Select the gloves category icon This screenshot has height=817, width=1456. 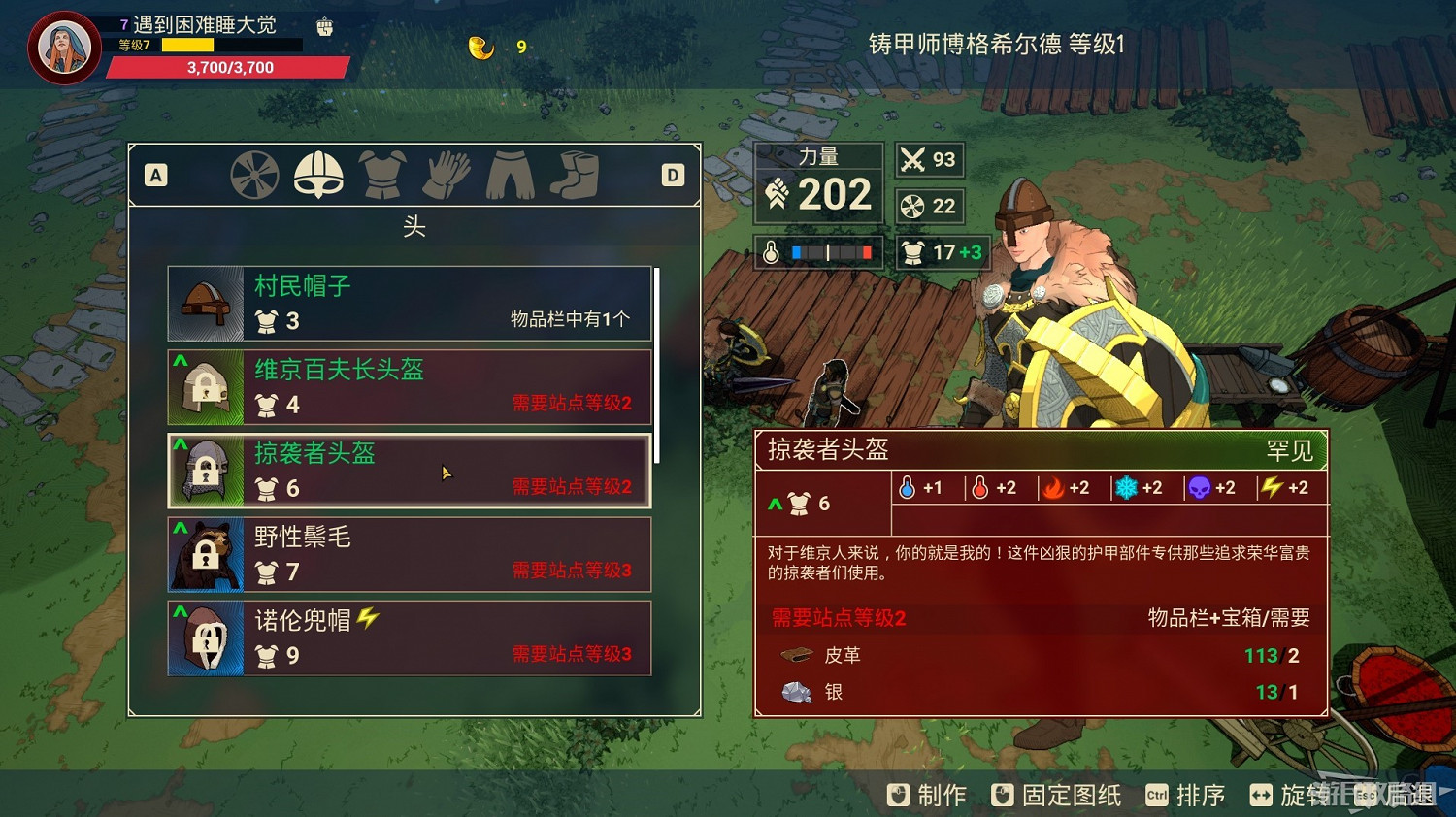[447, 175]
